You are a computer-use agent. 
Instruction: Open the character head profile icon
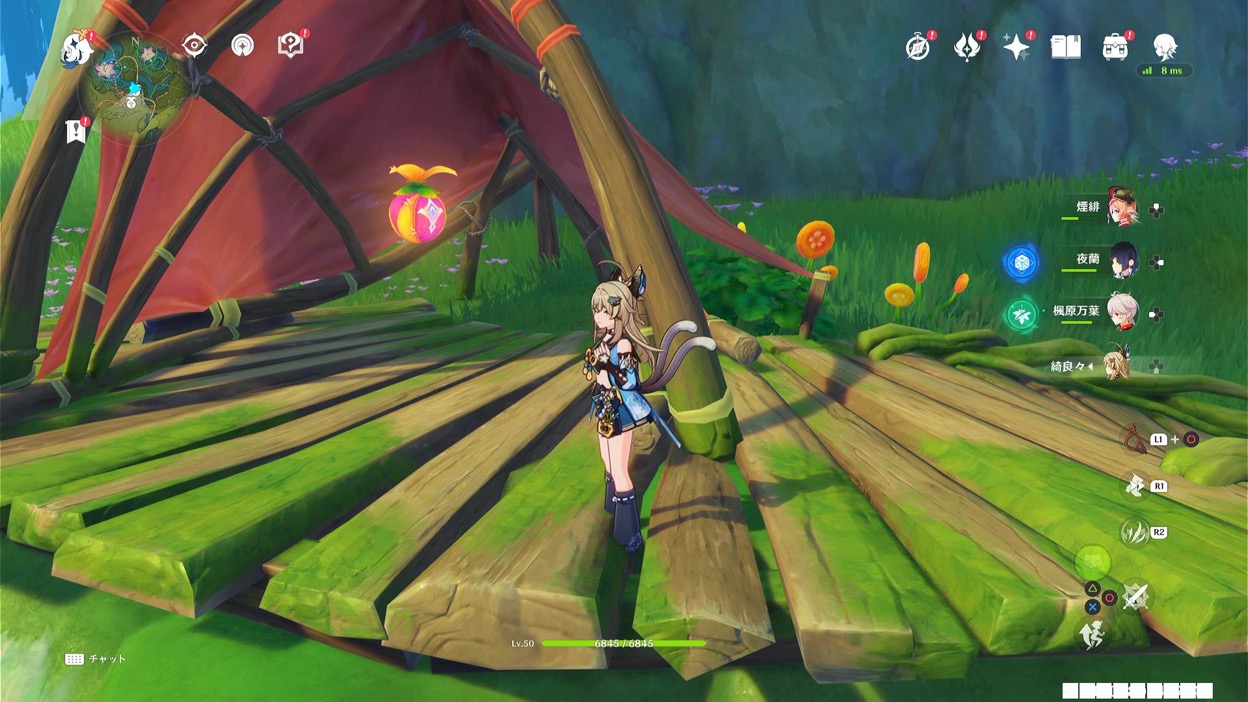pyautogui.click(x=1164, y=46)
